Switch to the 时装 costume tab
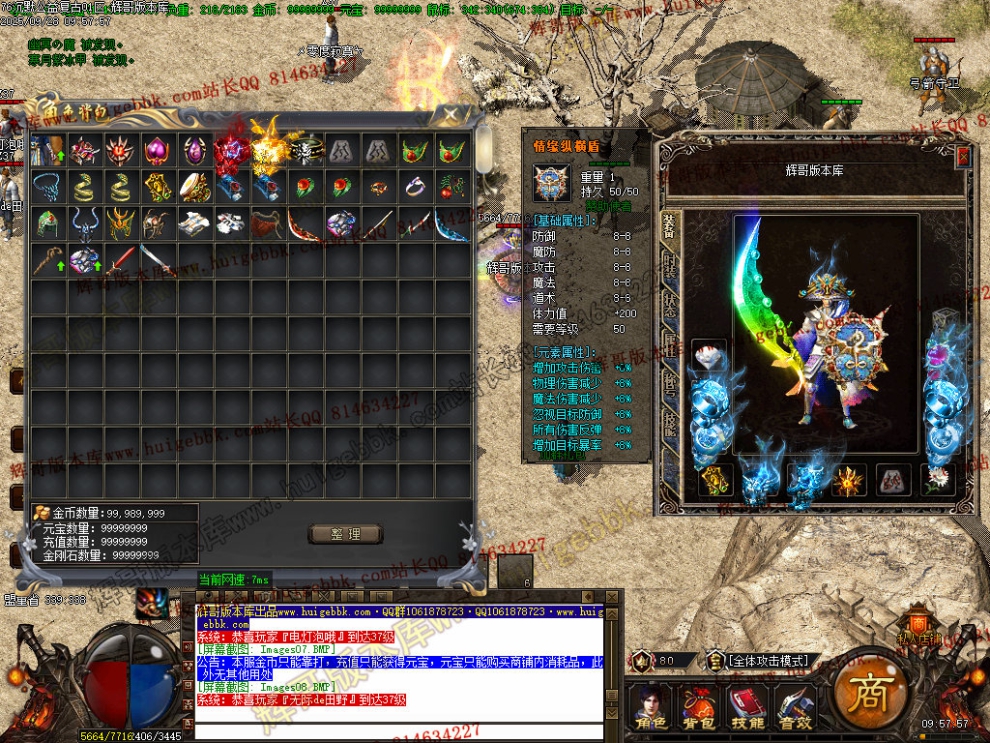 pyautogui.click(x=667, y=264)
